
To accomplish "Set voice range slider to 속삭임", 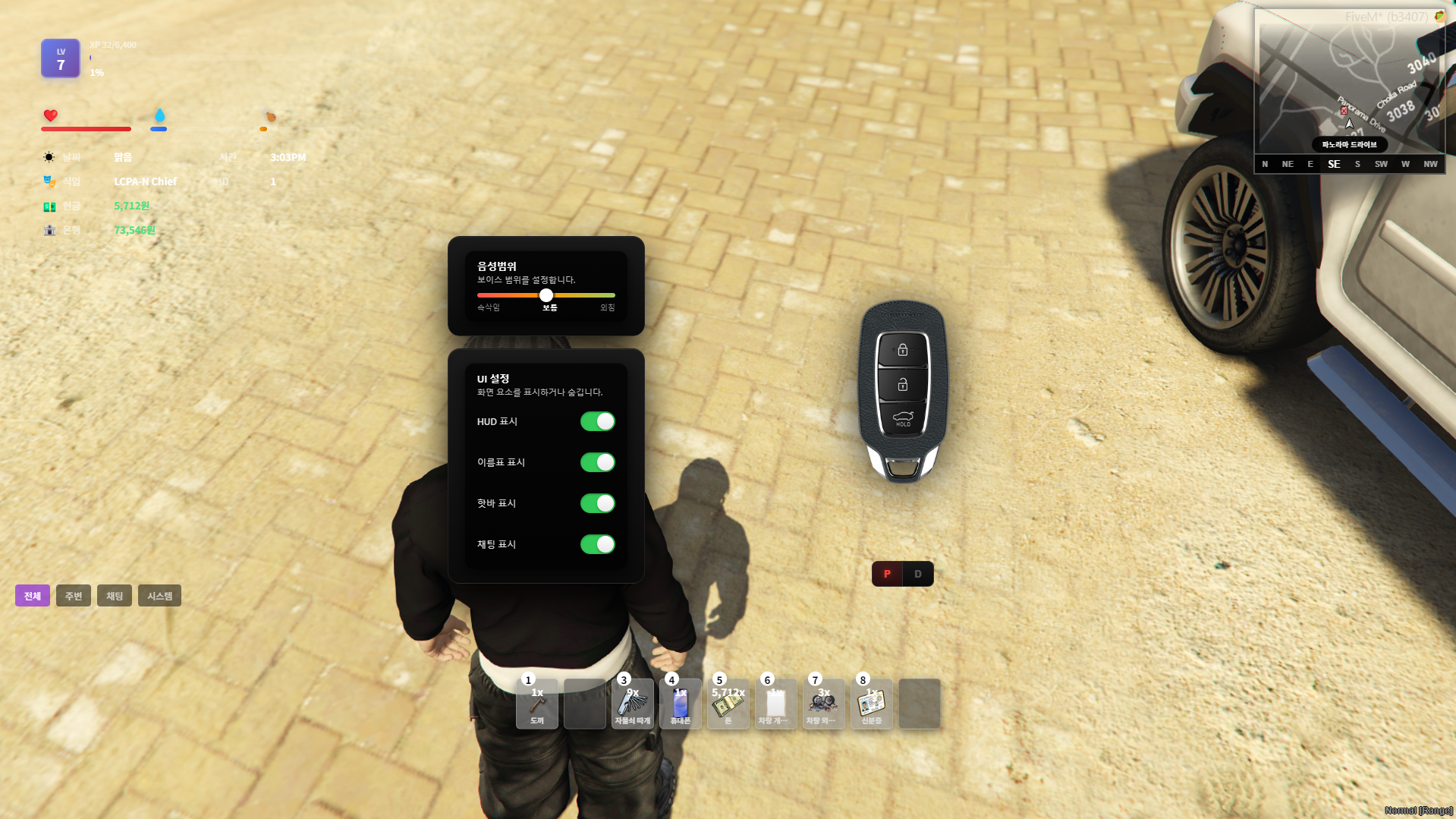I will pyautogui.click(x=480, y=295).
